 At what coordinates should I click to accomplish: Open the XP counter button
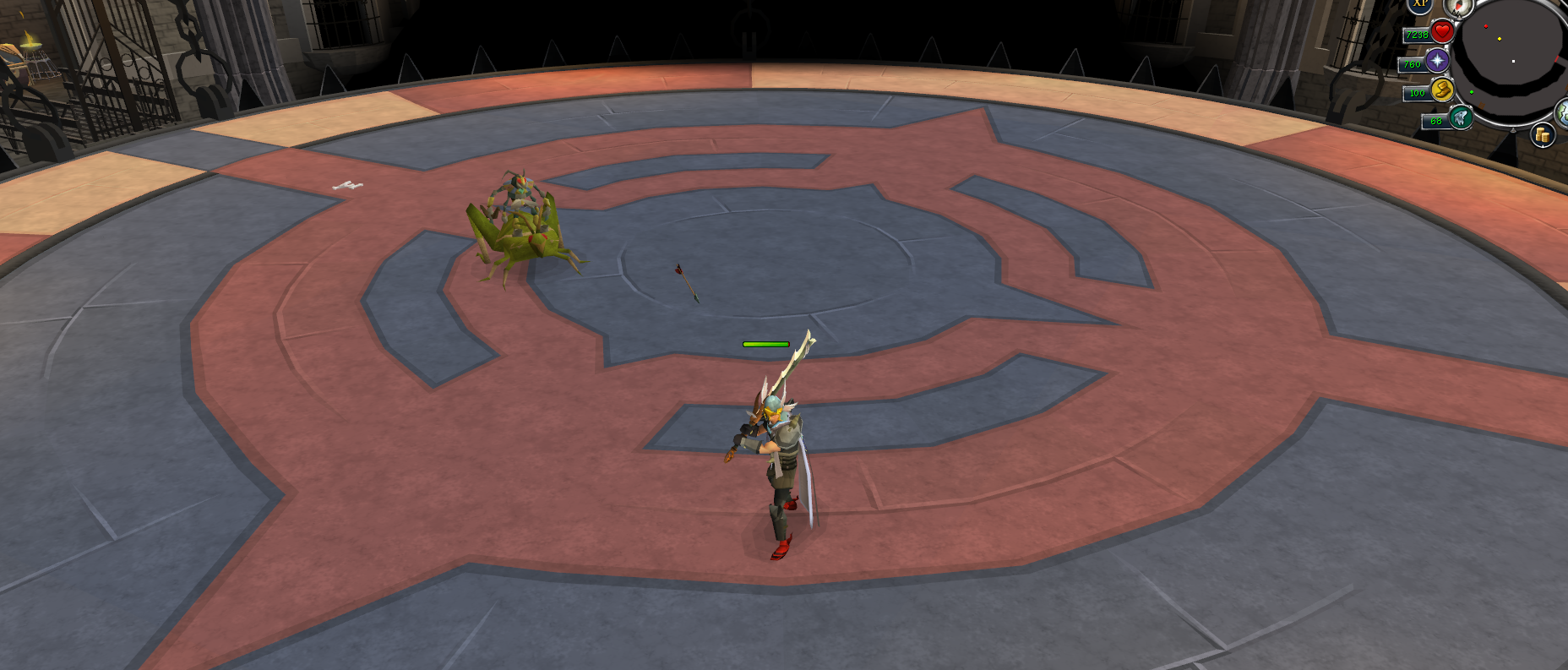(1419, 4)
